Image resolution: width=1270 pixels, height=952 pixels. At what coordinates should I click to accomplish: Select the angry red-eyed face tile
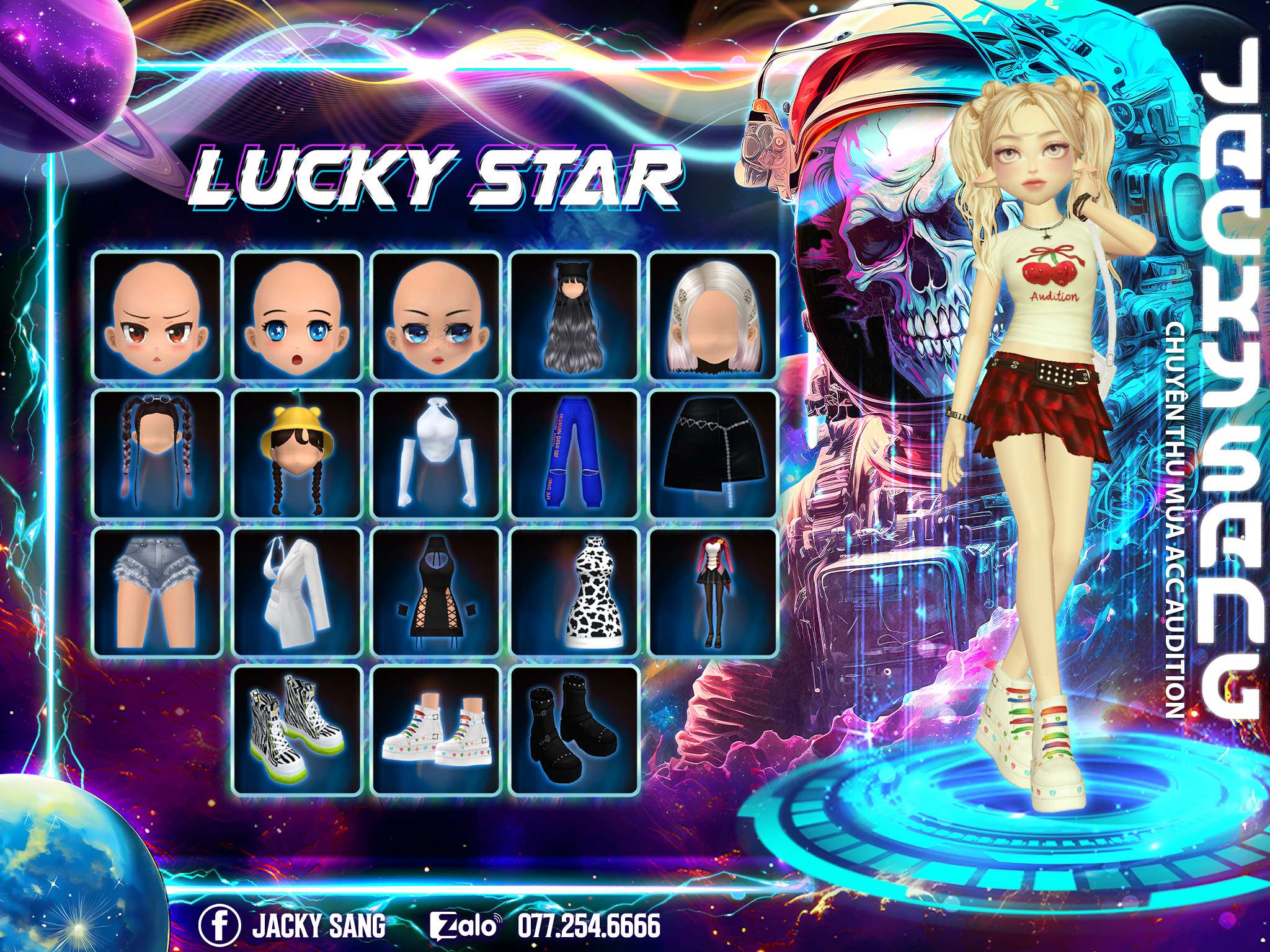pos(158,316)
